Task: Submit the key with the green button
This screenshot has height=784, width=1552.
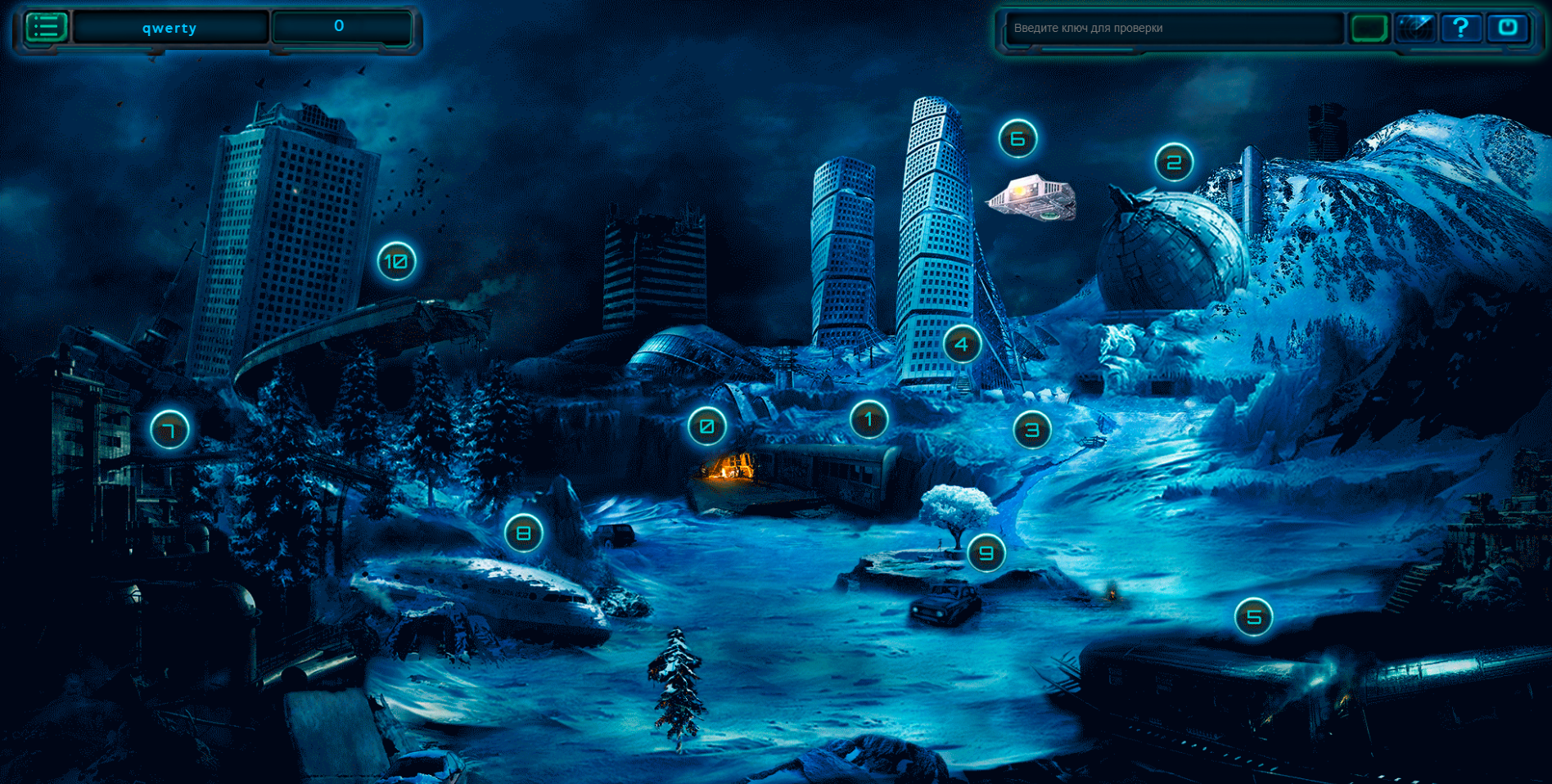Action: pos(1369,28)
